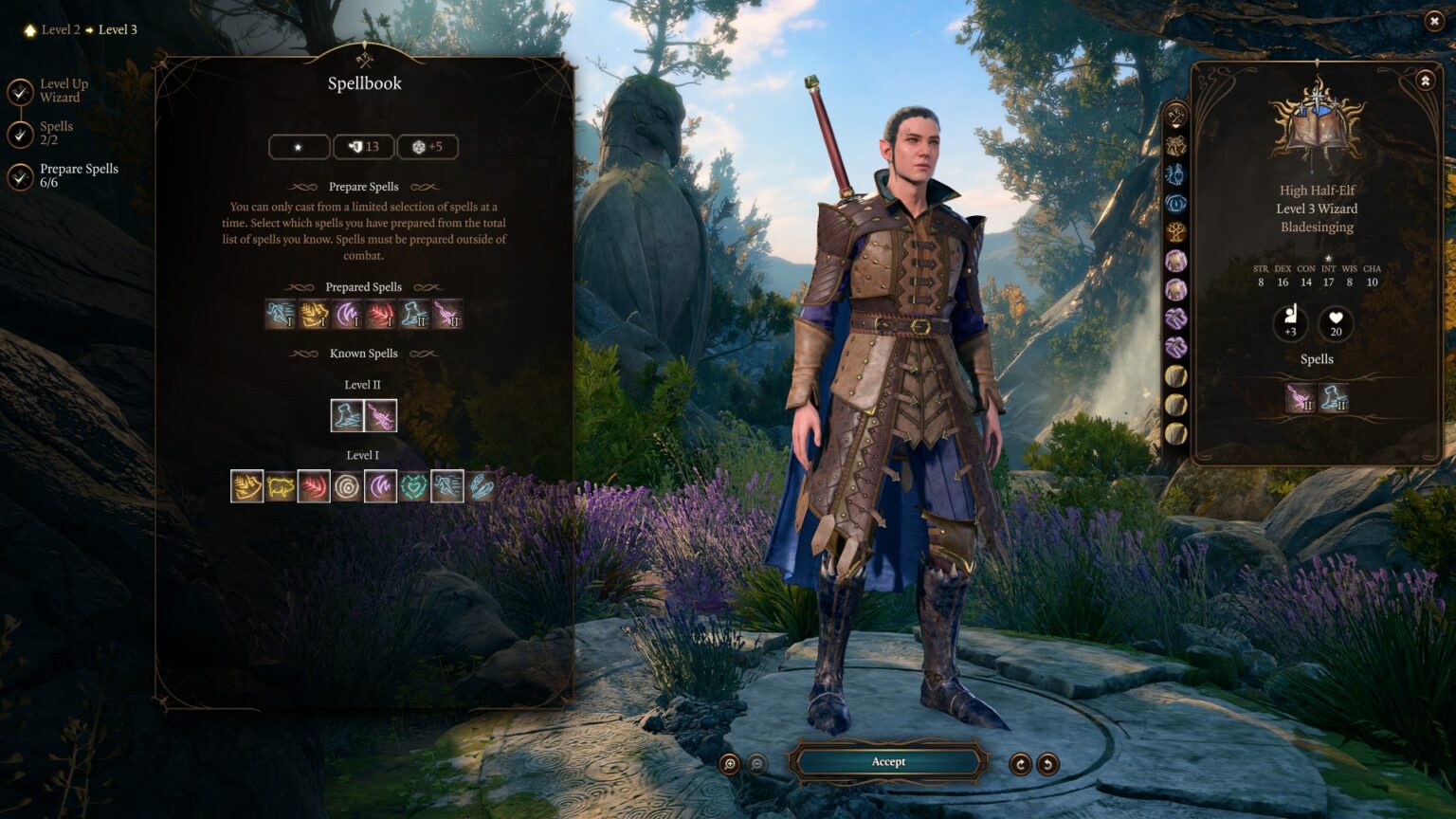This screenshot has height=819, width=1456.
Task: Toggle the spell filter showing 13
Action: (x=362, y=146)
